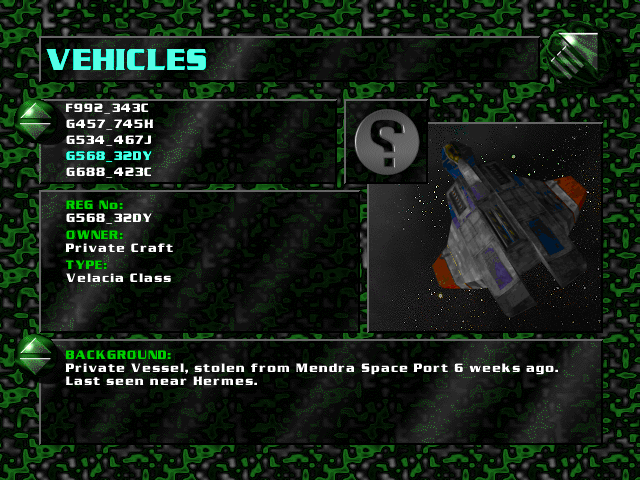Pick vehicle G688_423C from the list
640x480 pixels.
pyautogui.click(x=108, y=171)
